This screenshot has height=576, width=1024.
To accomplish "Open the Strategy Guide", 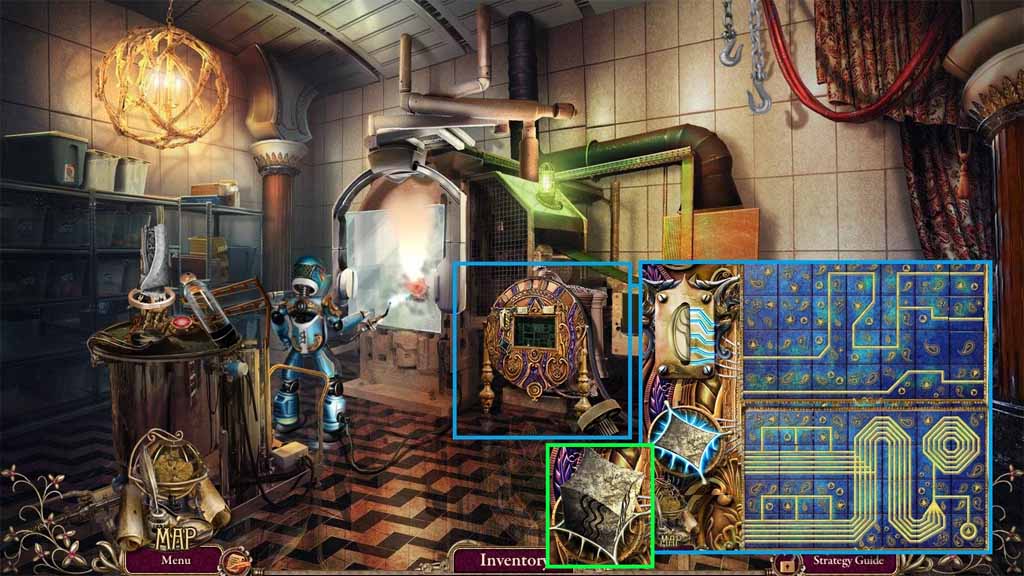I will point(848,561).
